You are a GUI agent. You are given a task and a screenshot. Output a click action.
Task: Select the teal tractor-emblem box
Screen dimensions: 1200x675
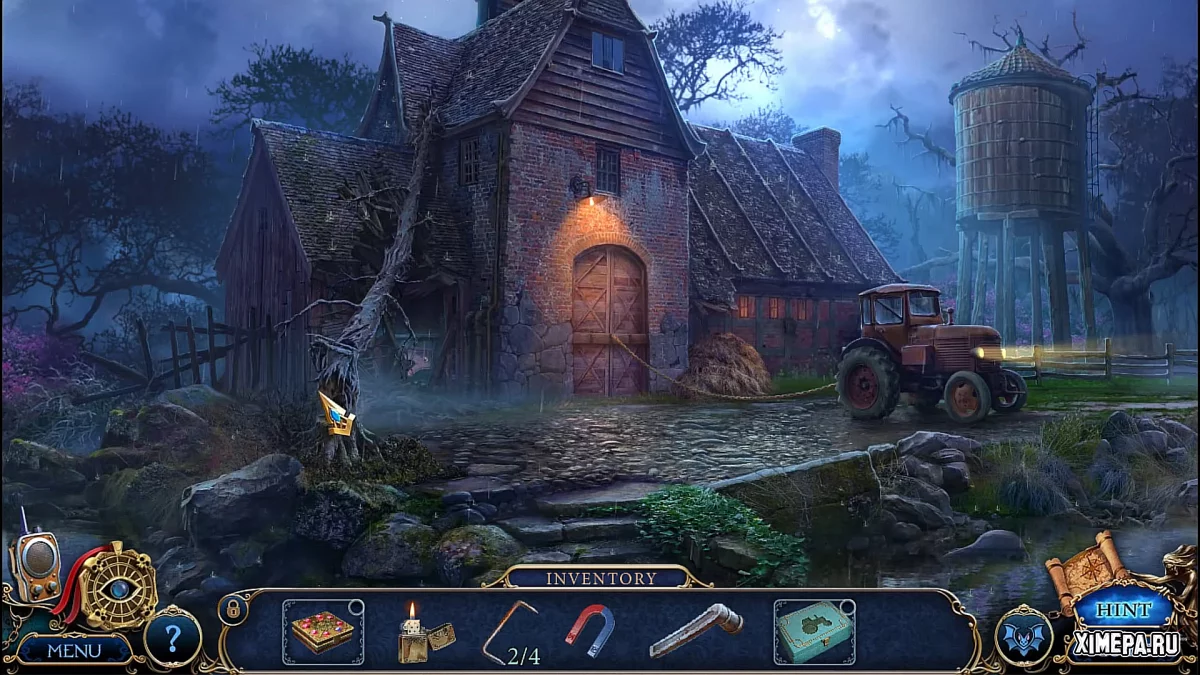[x=813, y=632]
